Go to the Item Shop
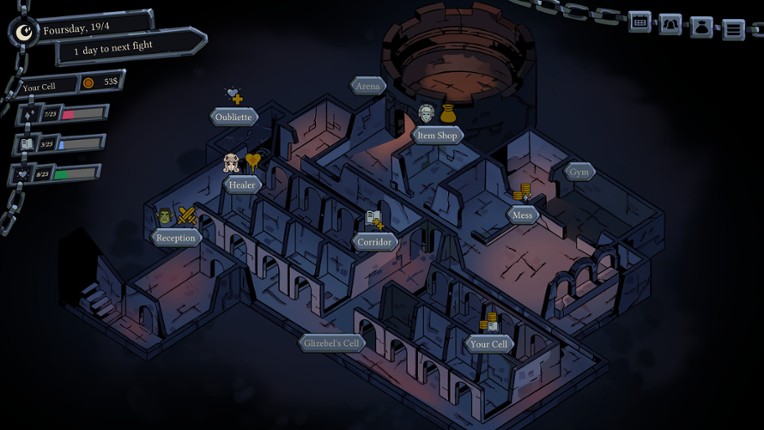This screenshot has width=764, height=430. [437, 135]
